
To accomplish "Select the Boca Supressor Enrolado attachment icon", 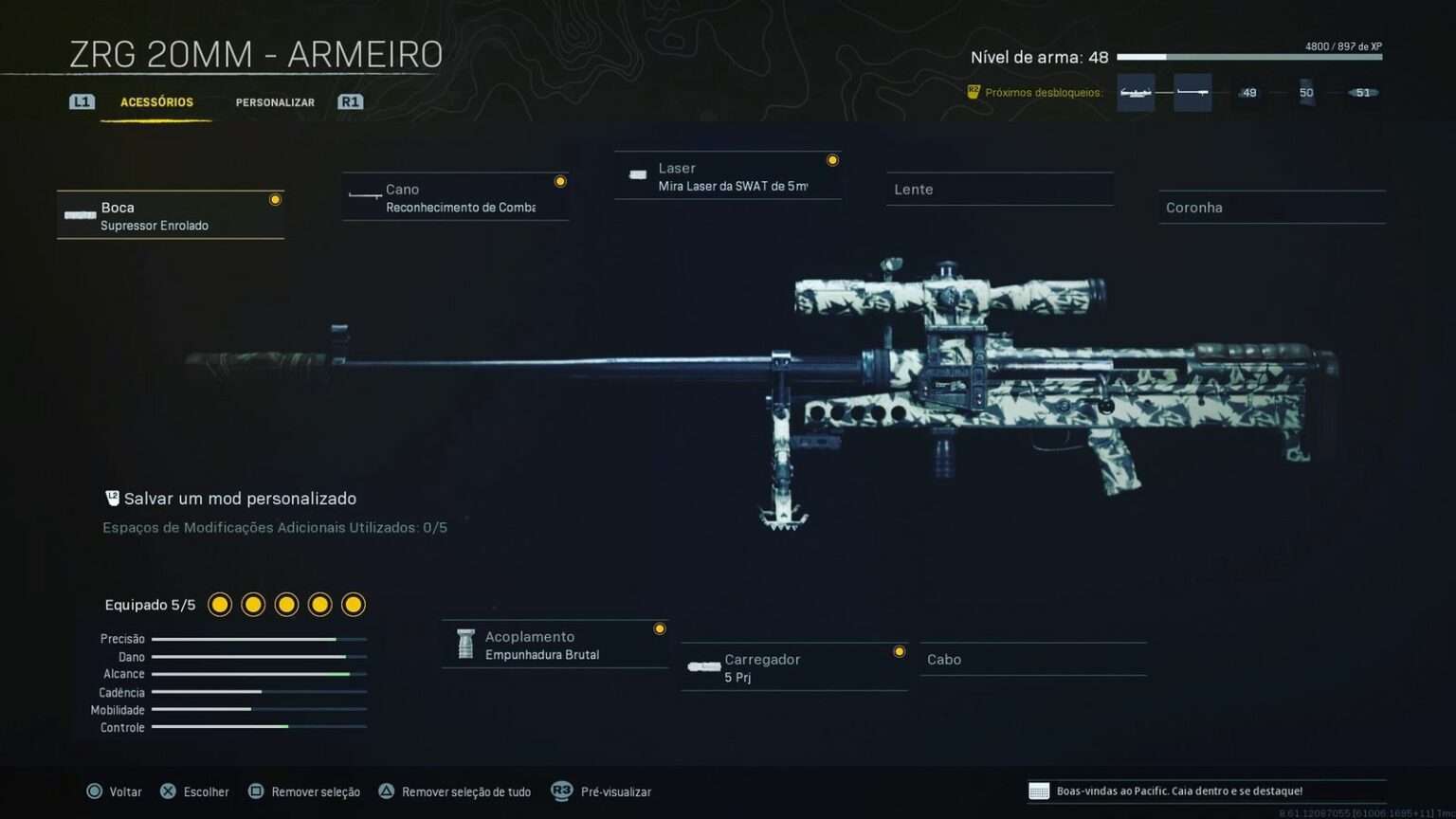I will pos(80,215).
